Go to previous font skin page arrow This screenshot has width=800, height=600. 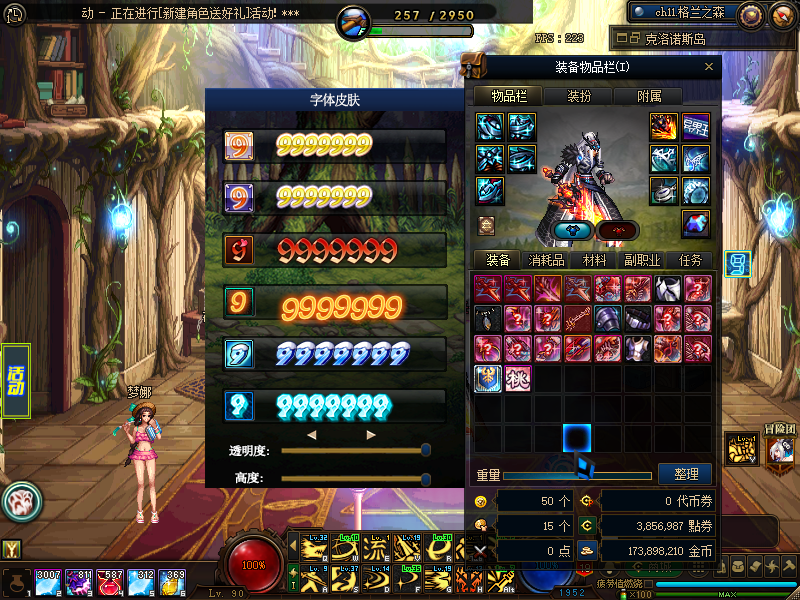pyautogui.click(x=311, y=435)
